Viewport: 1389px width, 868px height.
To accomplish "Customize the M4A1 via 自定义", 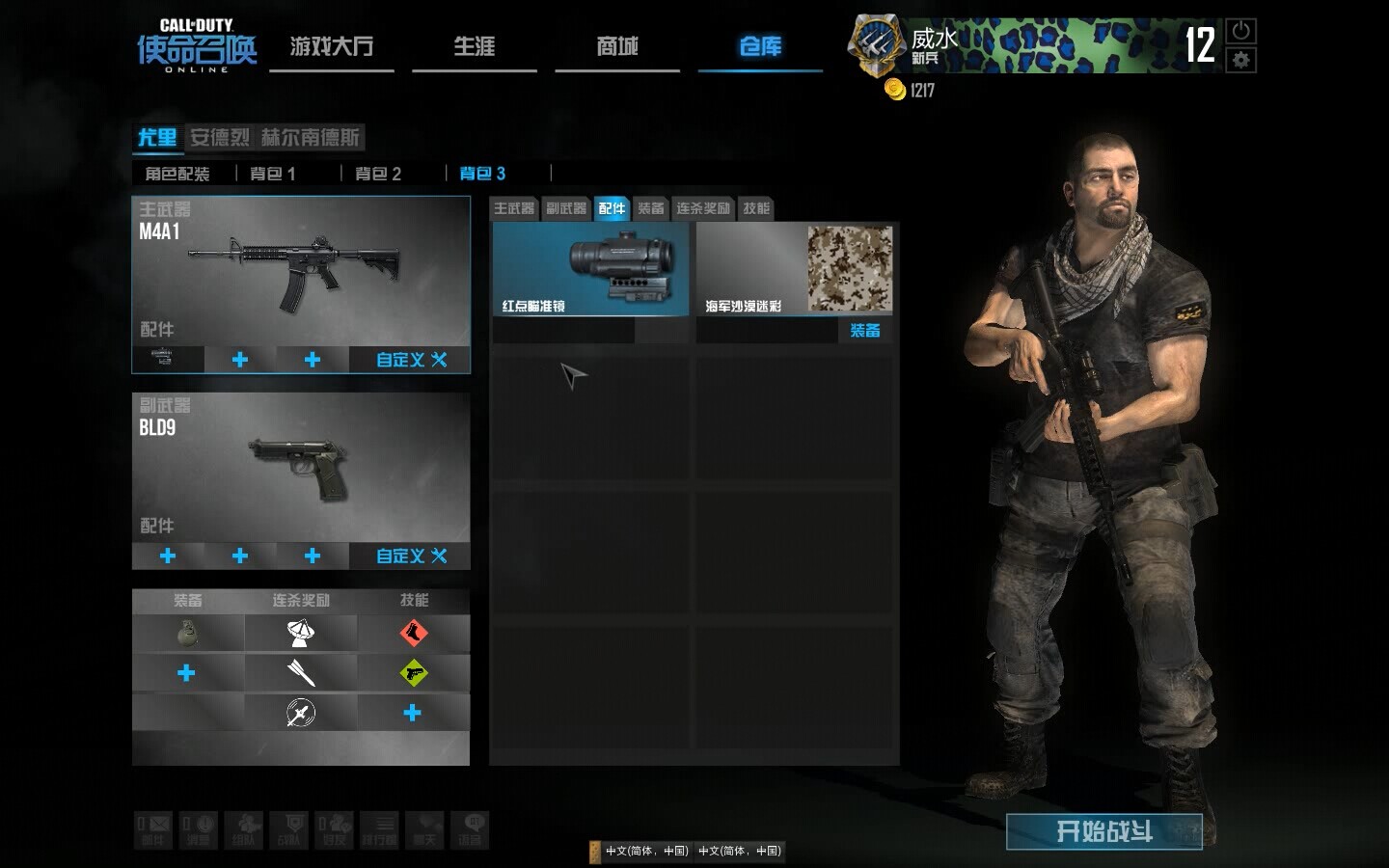I will point(411,360).
